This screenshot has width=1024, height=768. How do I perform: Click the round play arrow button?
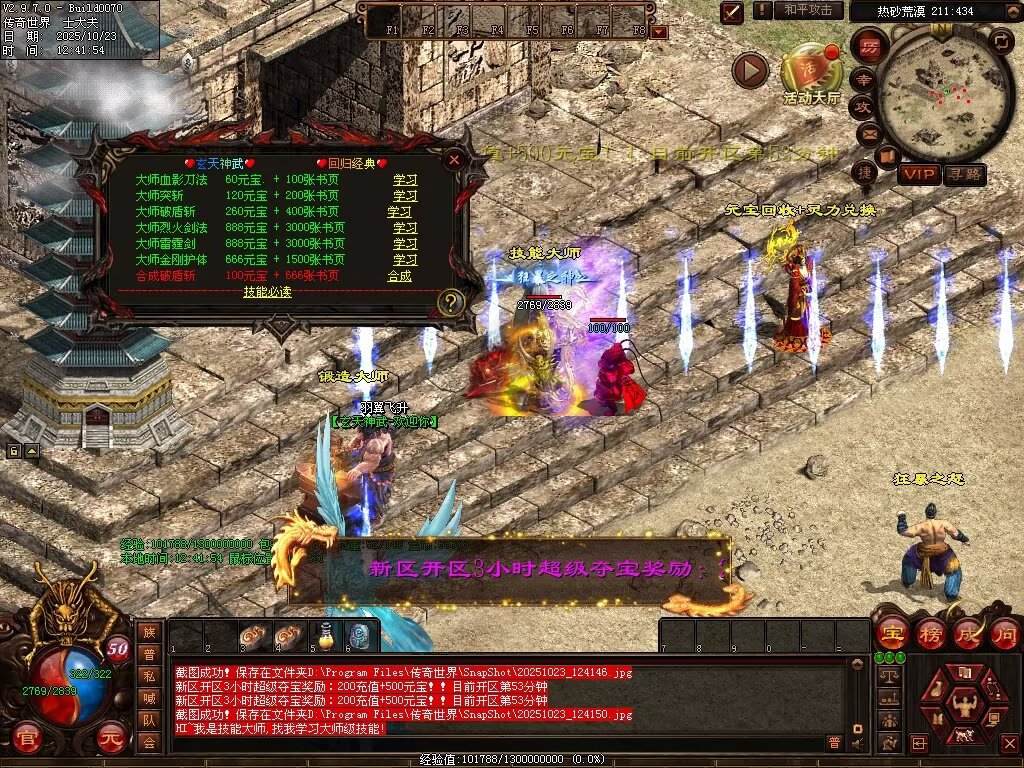point(750,70)
